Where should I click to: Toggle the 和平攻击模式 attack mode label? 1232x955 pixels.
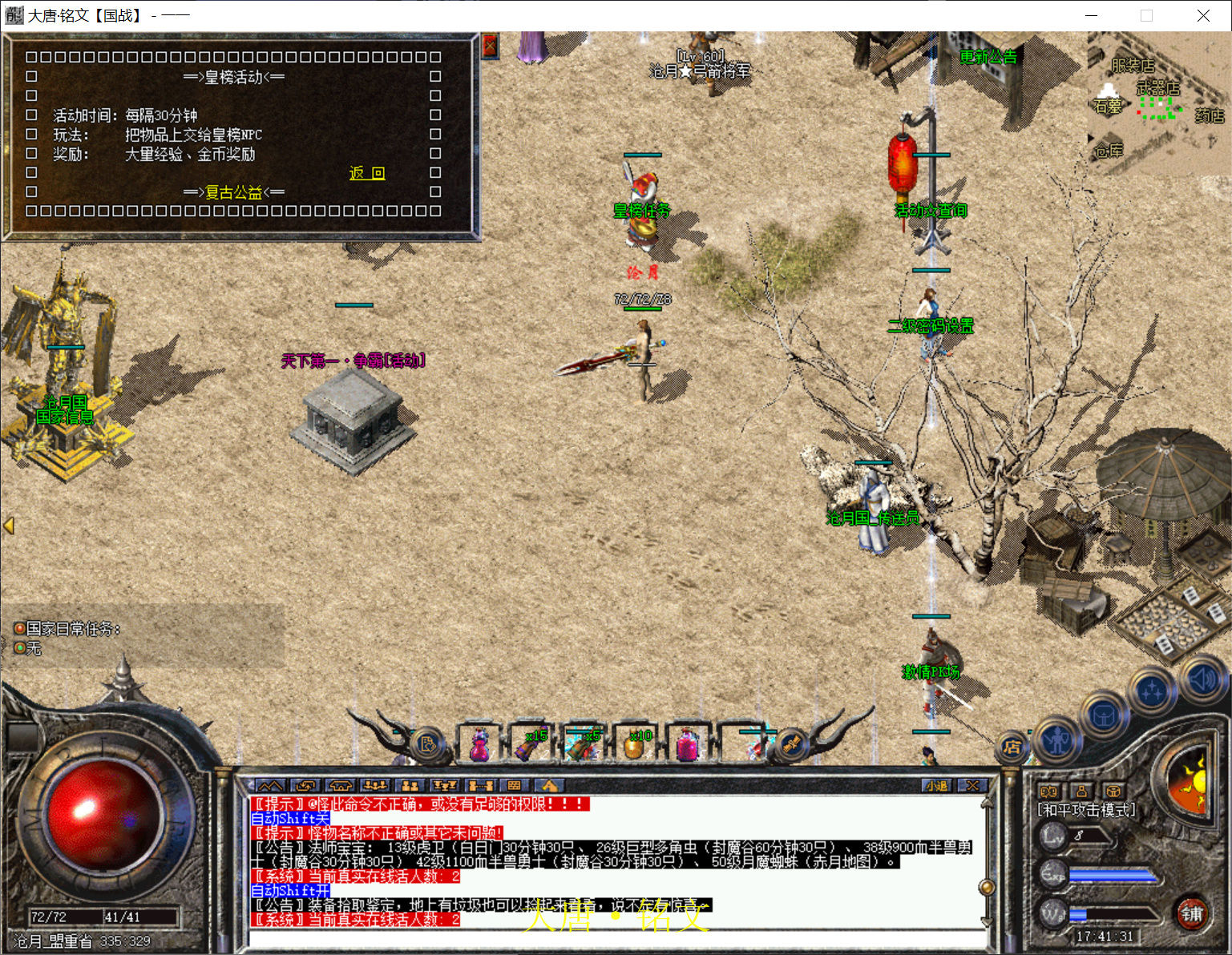coord(1086,810)
